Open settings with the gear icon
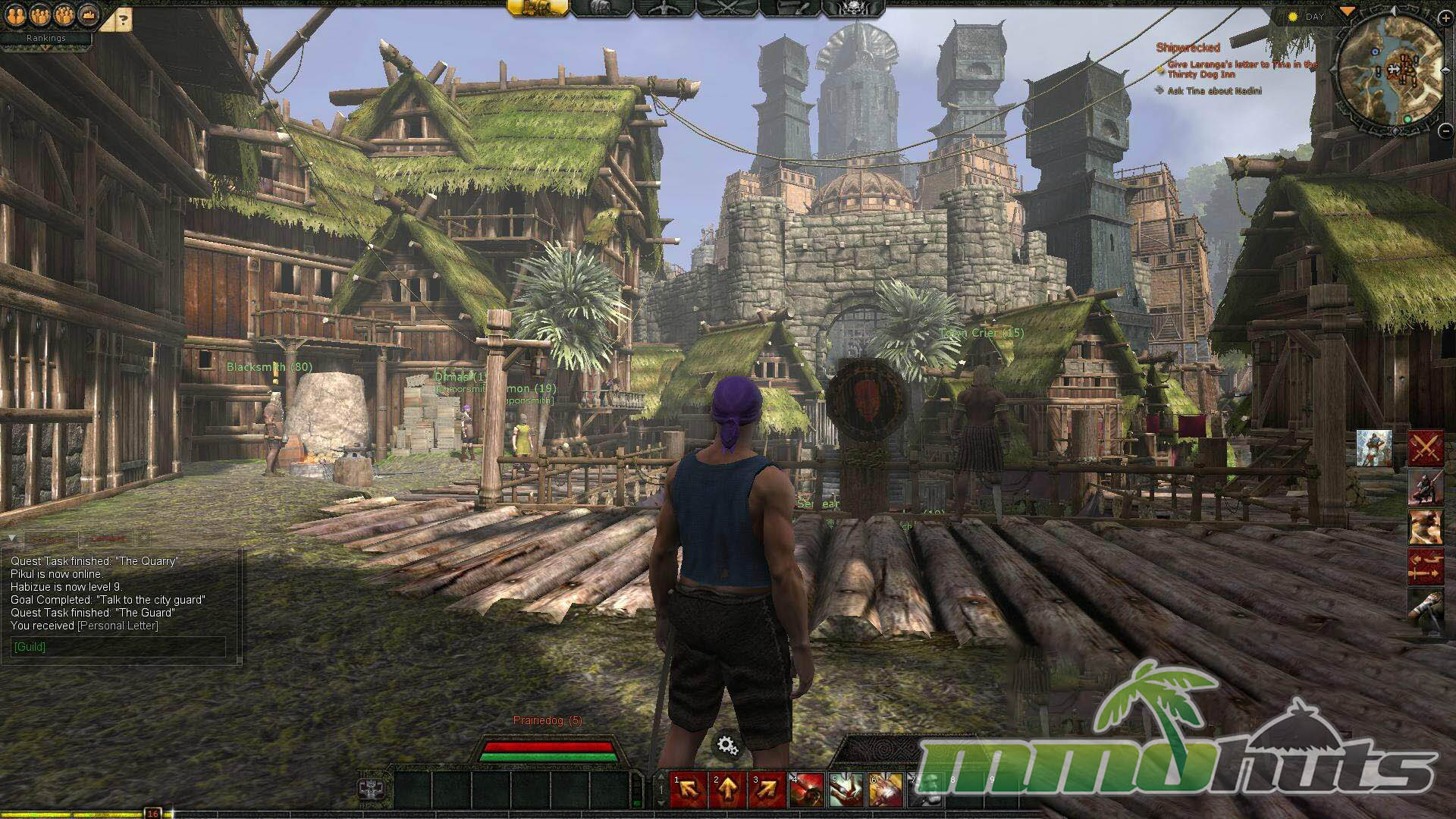The image size is (1456, 819). [727, 746]
